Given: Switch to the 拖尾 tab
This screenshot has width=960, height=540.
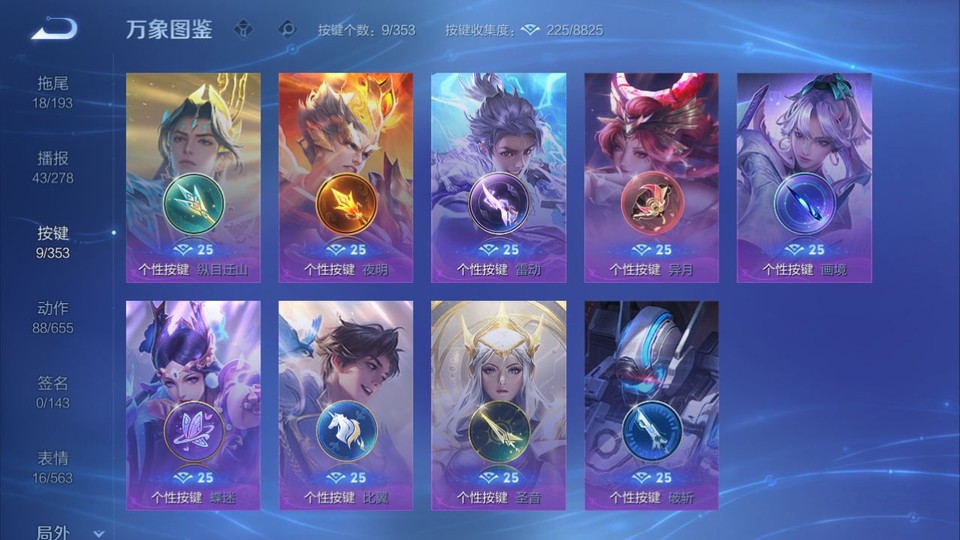Looking at the screenshot, I should [x=53, y=91].
